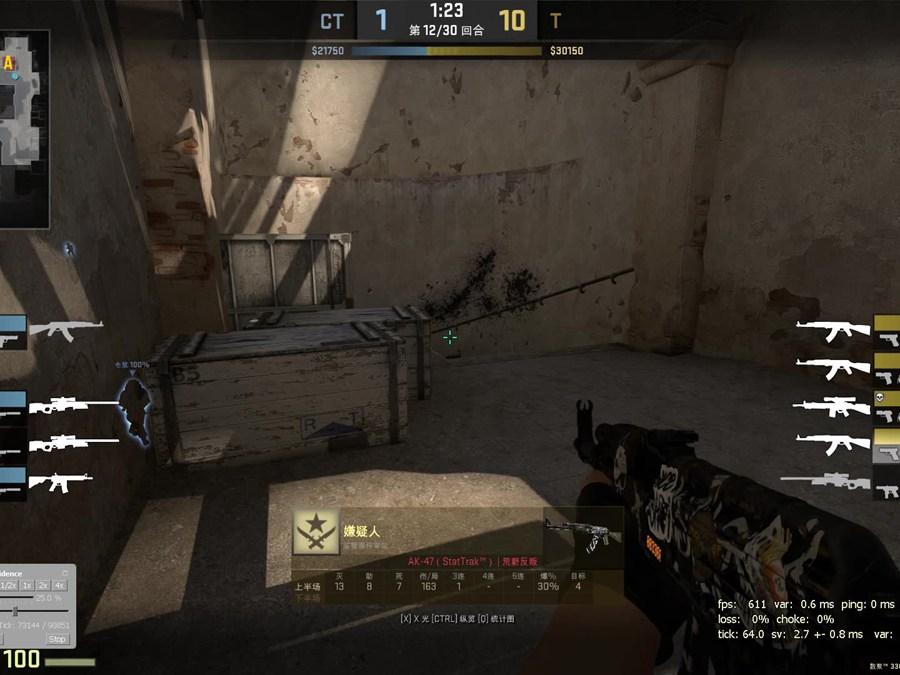Set demo playback speed to 2x
900x675 pixels.
click(43, 585)
